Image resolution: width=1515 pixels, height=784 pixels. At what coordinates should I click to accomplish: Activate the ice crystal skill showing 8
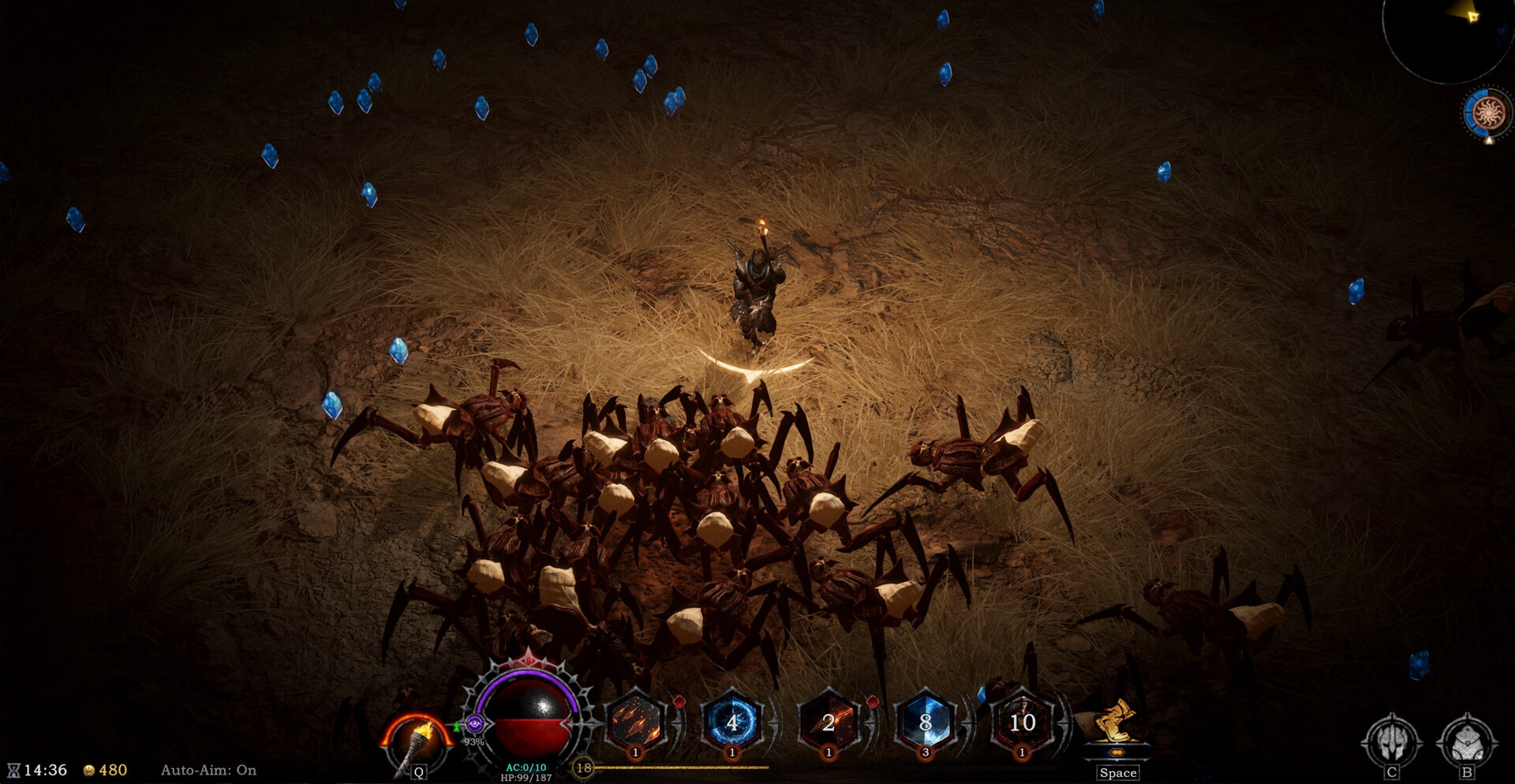(926, 722)
